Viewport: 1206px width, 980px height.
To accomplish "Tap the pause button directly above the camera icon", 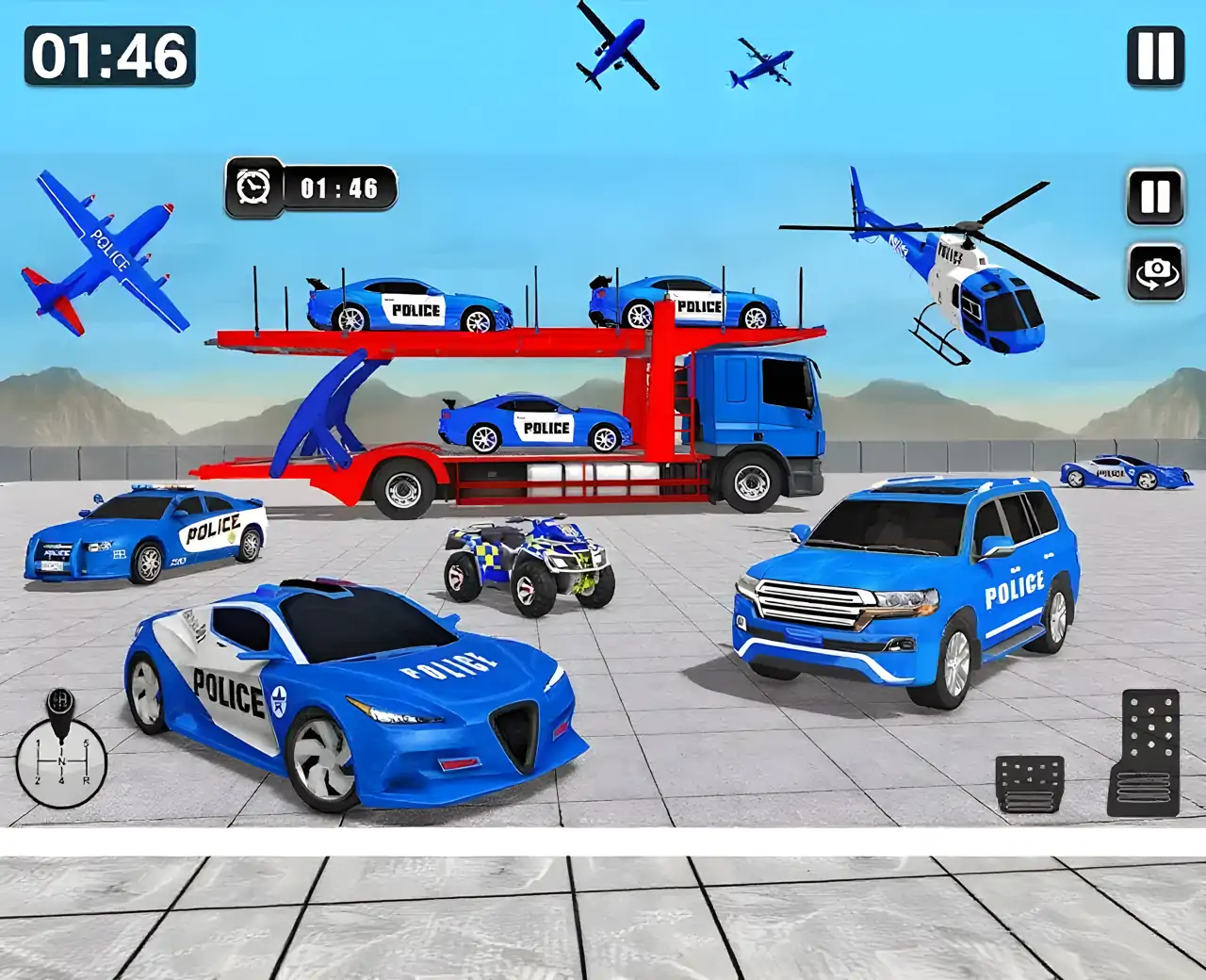I will click(1155, 197).
